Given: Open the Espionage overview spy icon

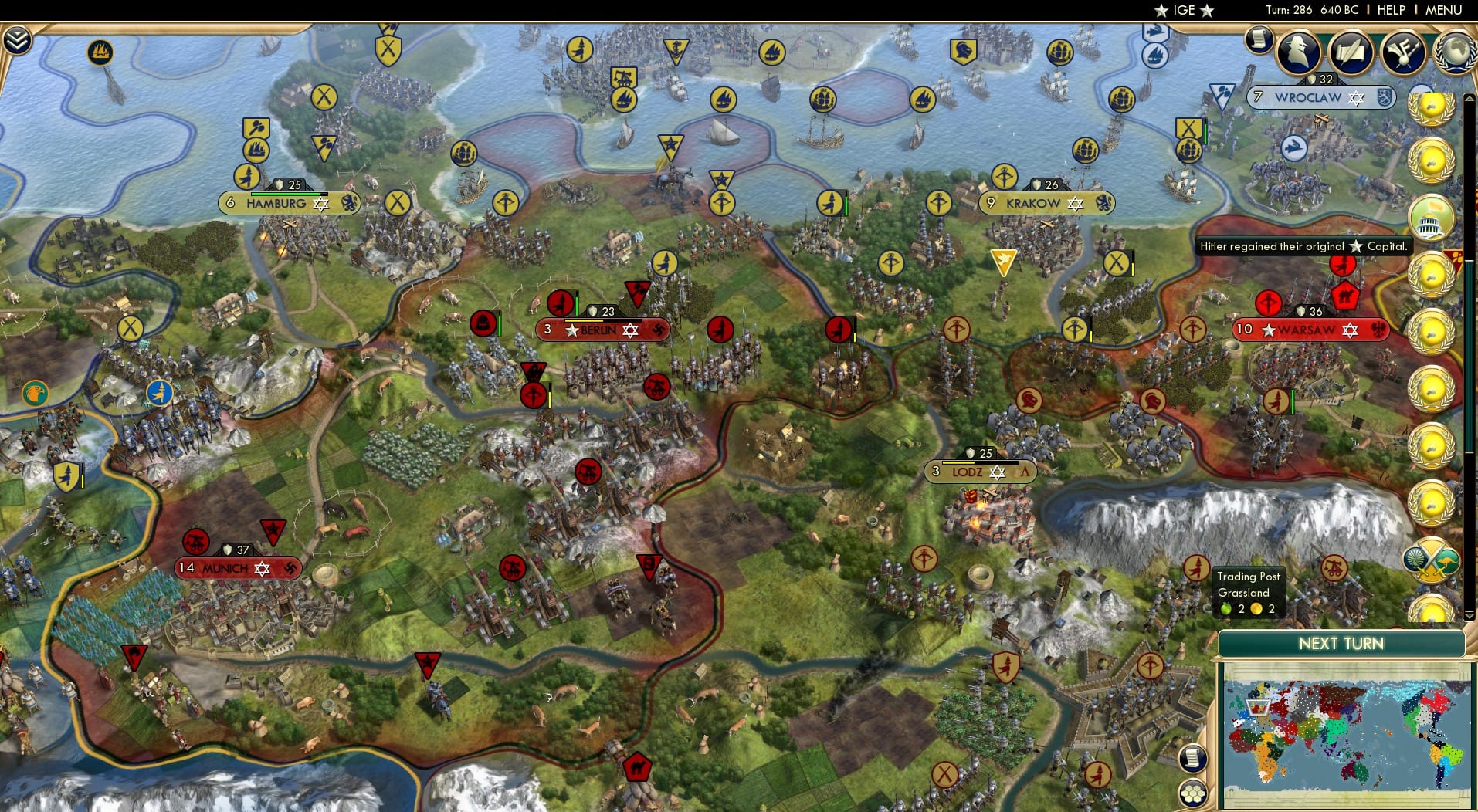Looking at the screenshot, I should [1300, 49].
